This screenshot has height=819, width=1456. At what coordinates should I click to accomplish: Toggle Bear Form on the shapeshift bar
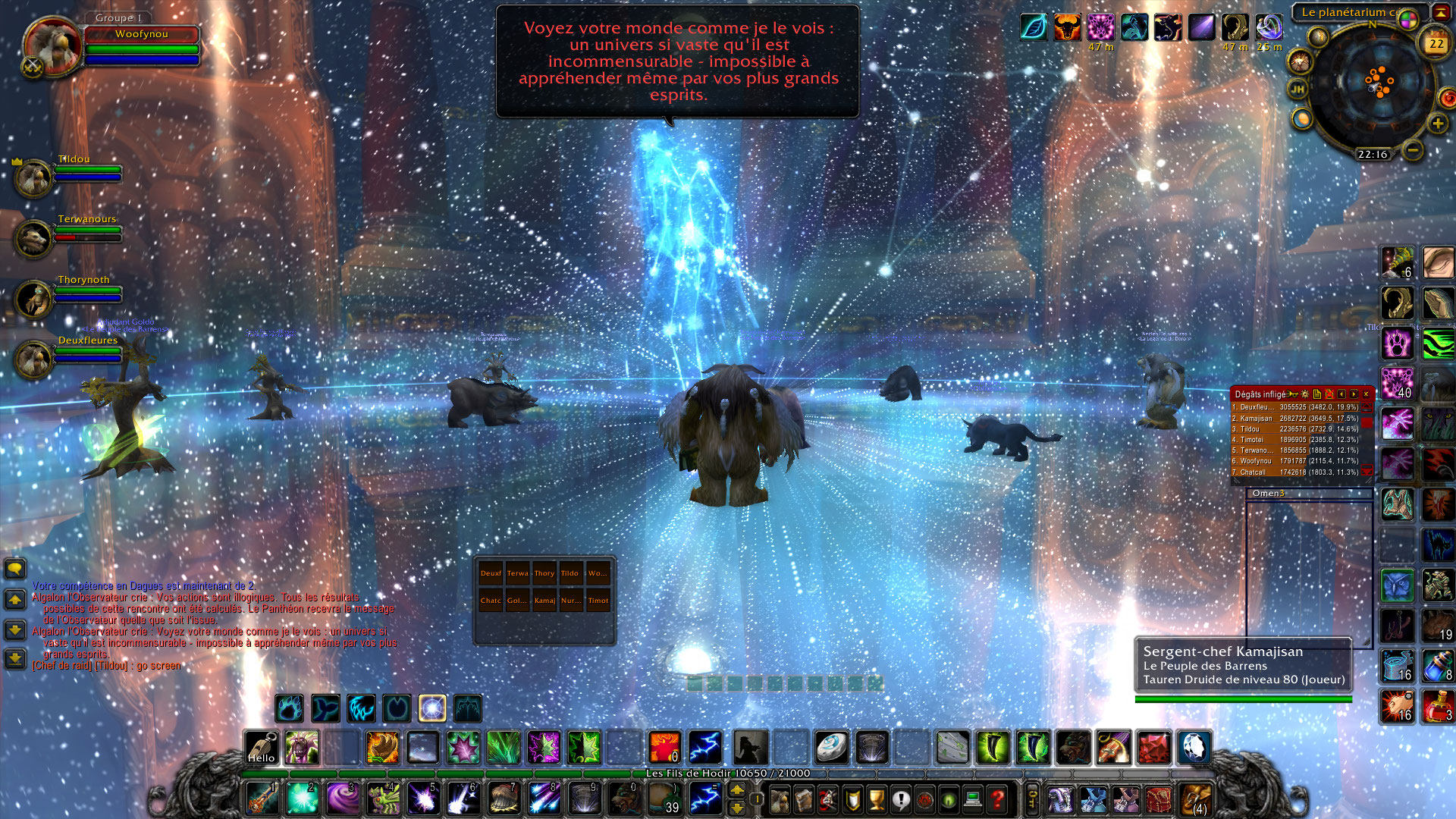click(288, 708)
